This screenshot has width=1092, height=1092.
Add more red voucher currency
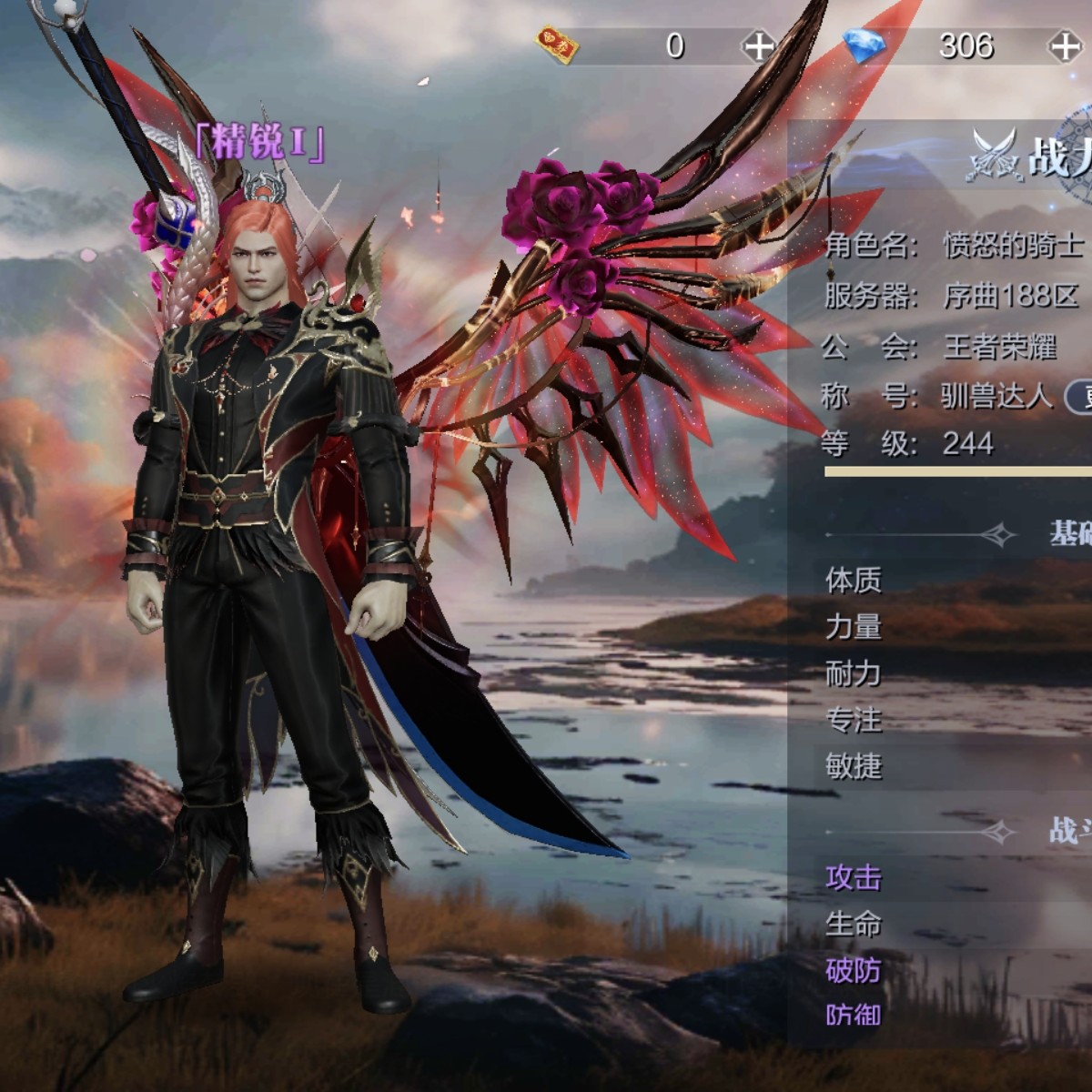click(758, 45)
